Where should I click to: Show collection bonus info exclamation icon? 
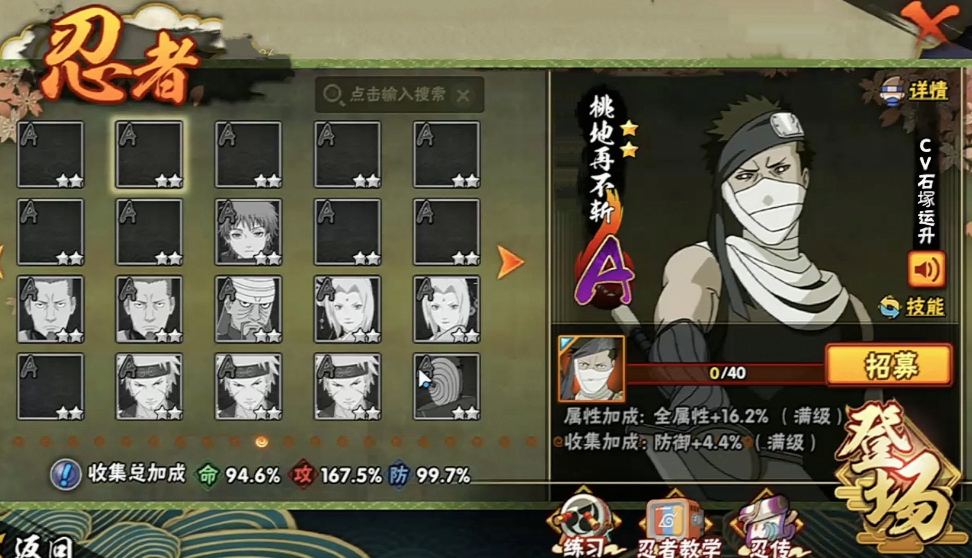65,474
